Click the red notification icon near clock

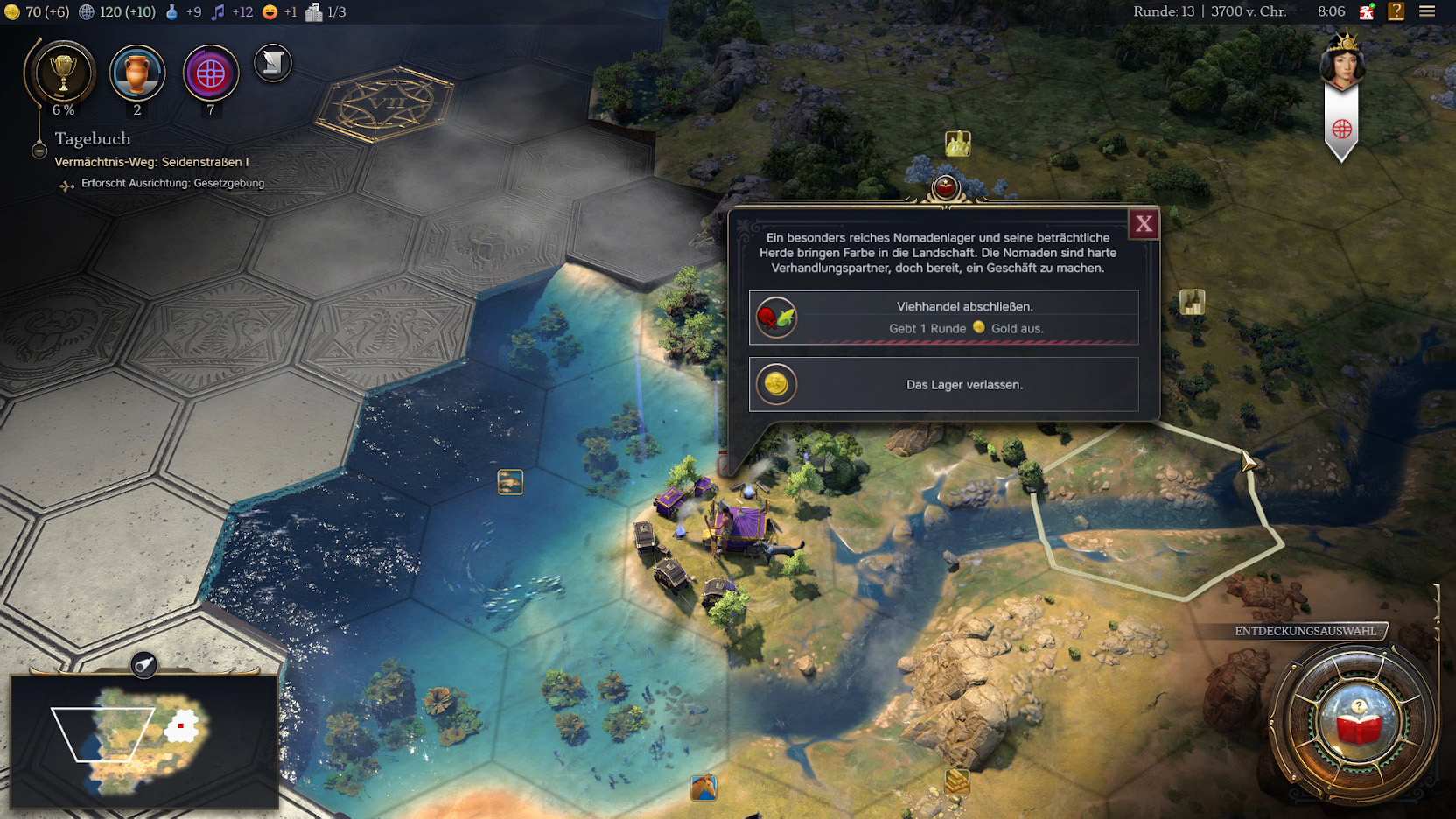(x=1367, y=11)
